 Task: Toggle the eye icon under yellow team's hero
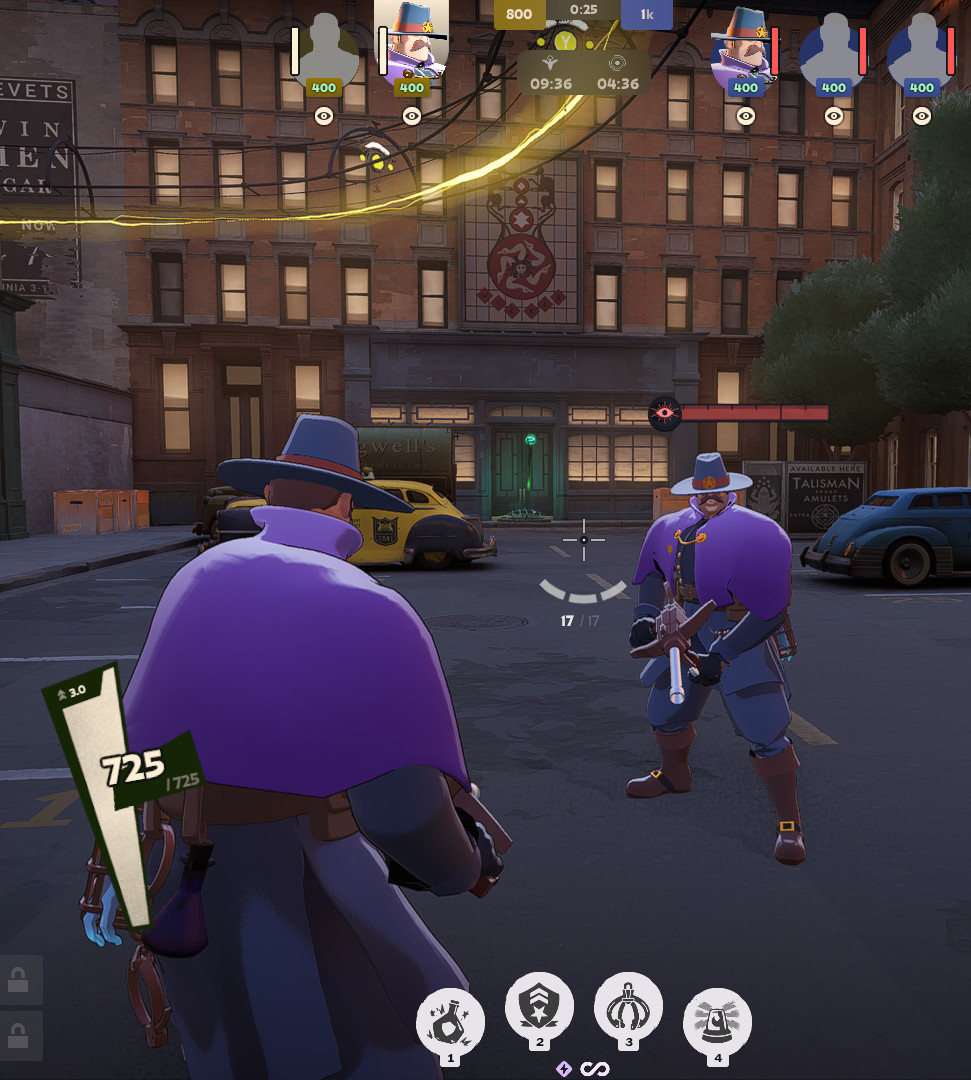[x=411, y=116]
